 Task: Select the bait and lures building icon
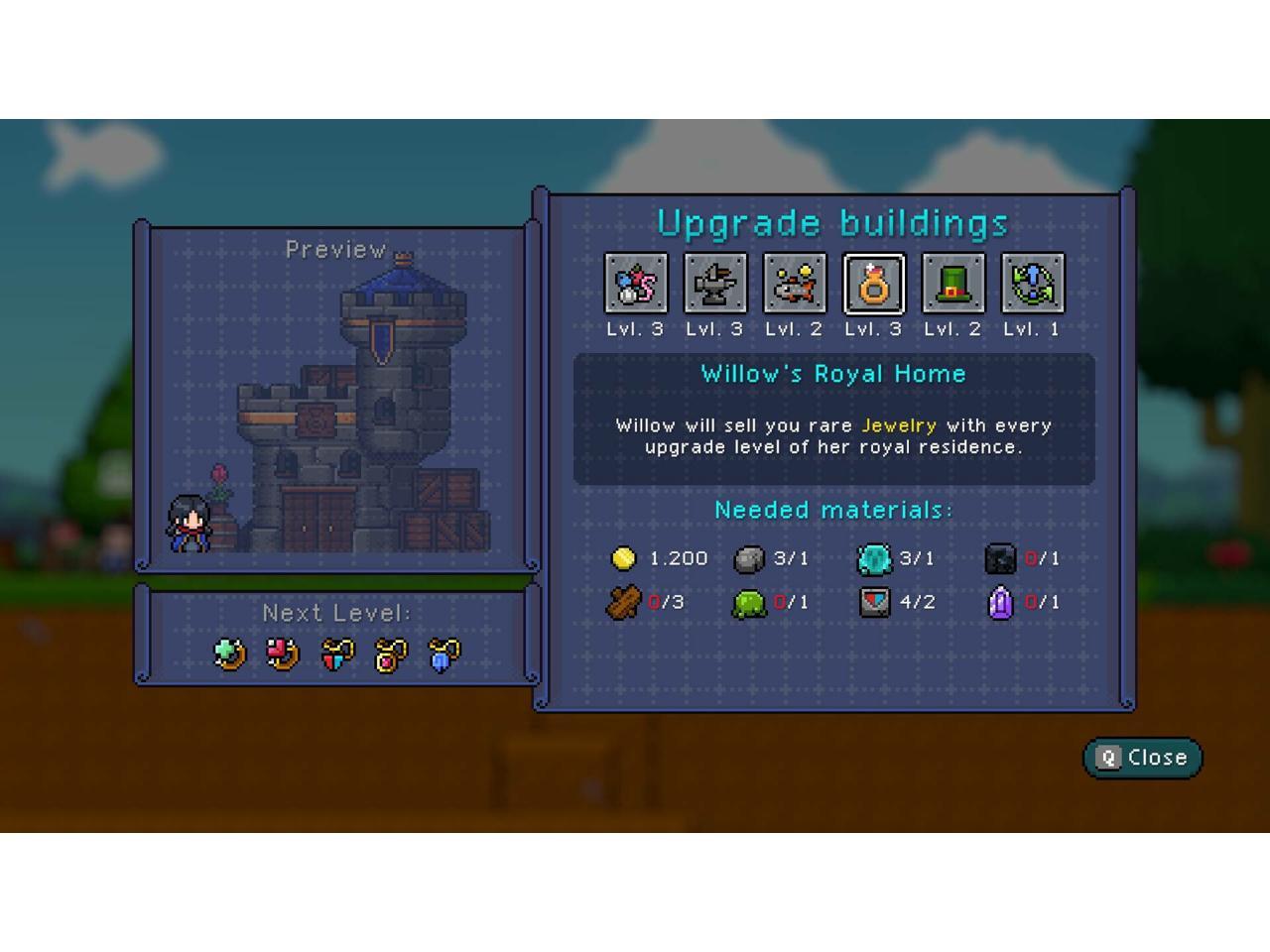pos(635,285)
